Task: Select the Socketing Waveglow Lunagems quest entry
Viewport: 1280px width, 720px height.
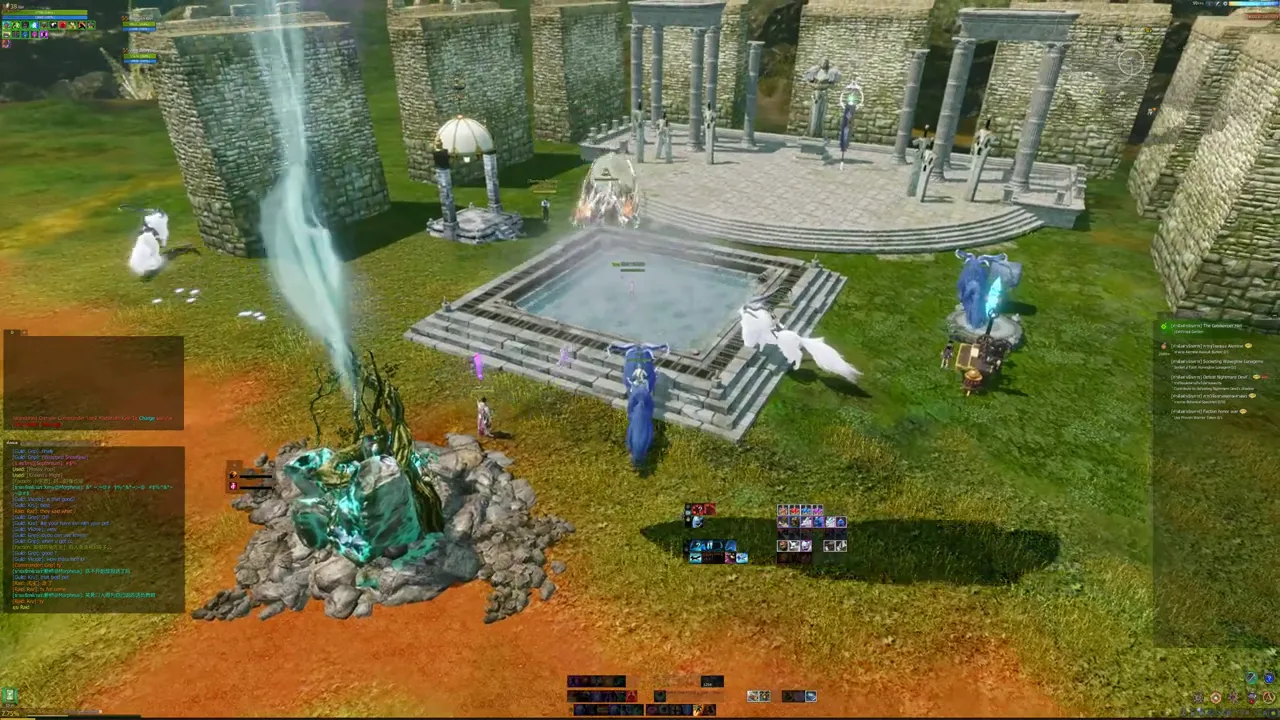Action: pyautogui.click(x=1217, y=362)
